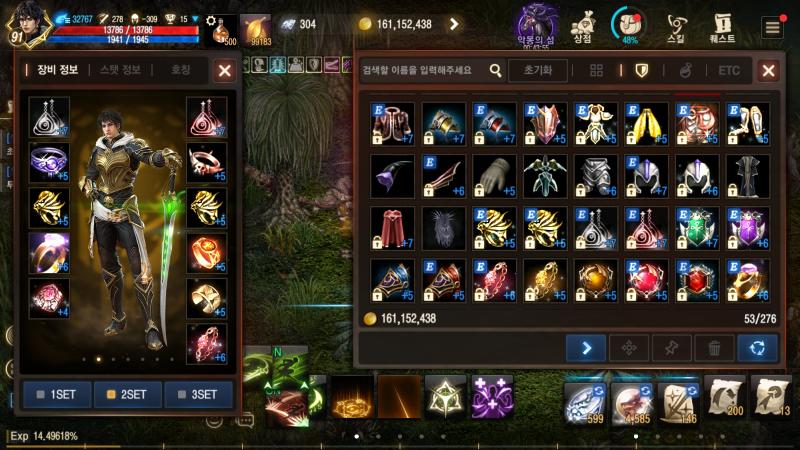Close the inventory panel
The image size is (800, 450).
tap(768, 70)
